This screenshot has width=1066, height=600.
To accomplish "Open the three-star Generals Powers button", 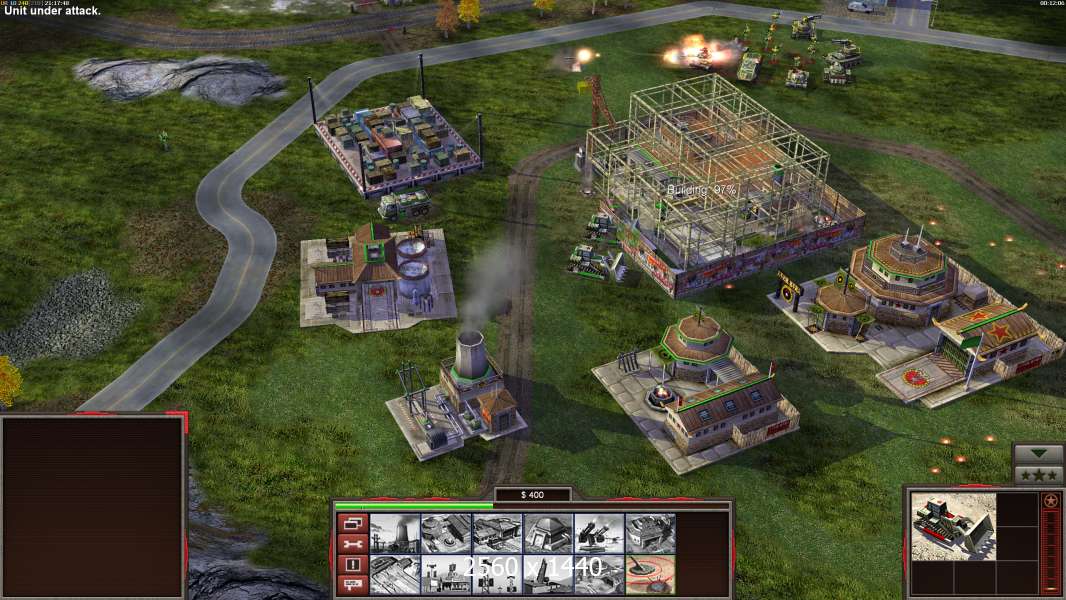I will point(1039,475).
